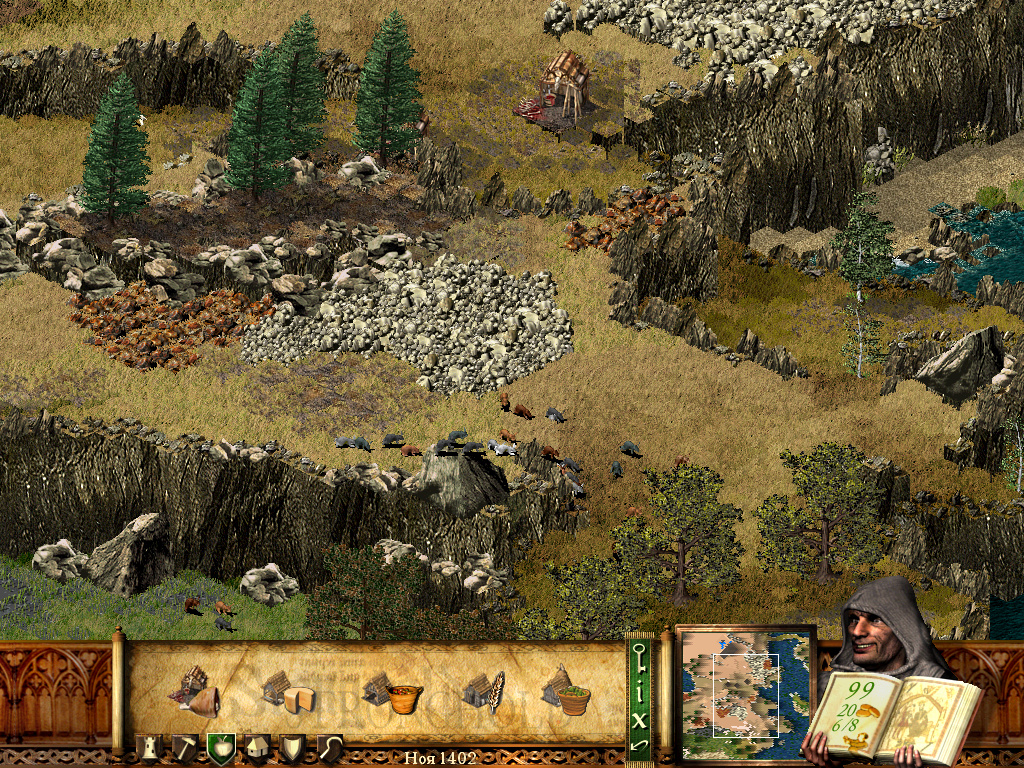Viewport: 1024px width, 768px height.
Task: Activate the X delete building button
Action: 640,718
